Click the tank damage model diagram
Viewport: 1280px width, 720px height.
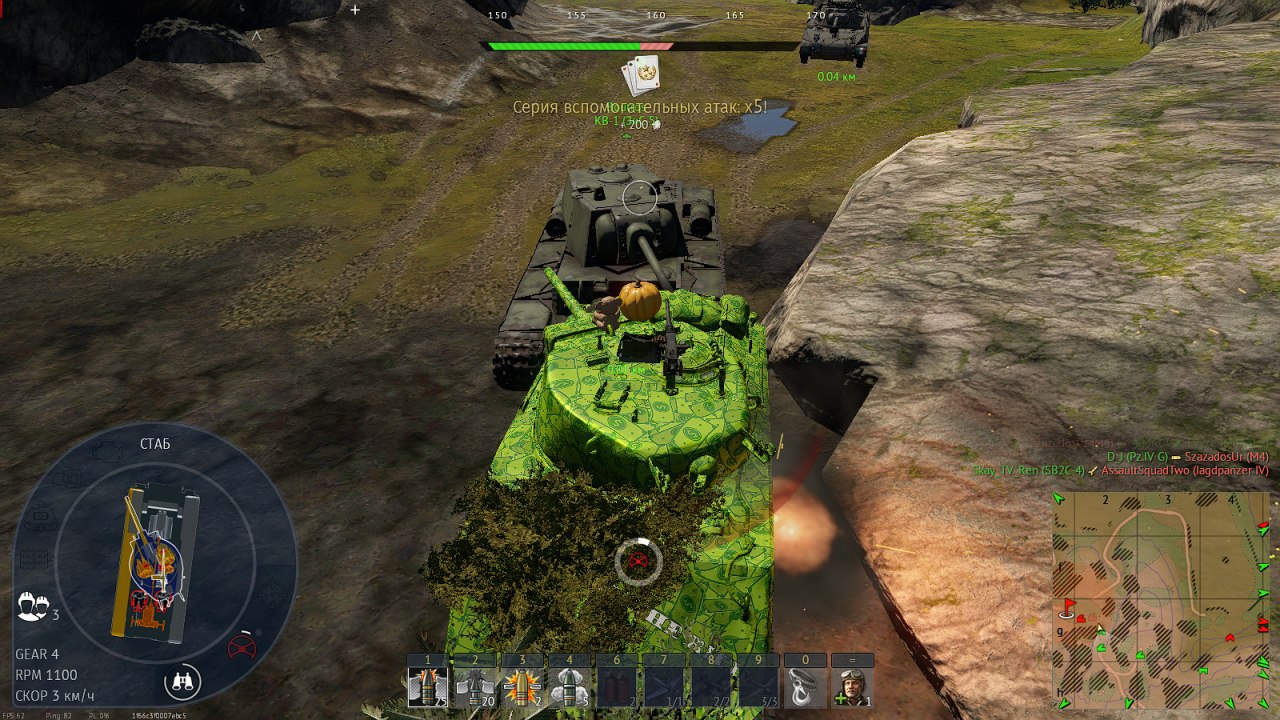tap(155, 560)
